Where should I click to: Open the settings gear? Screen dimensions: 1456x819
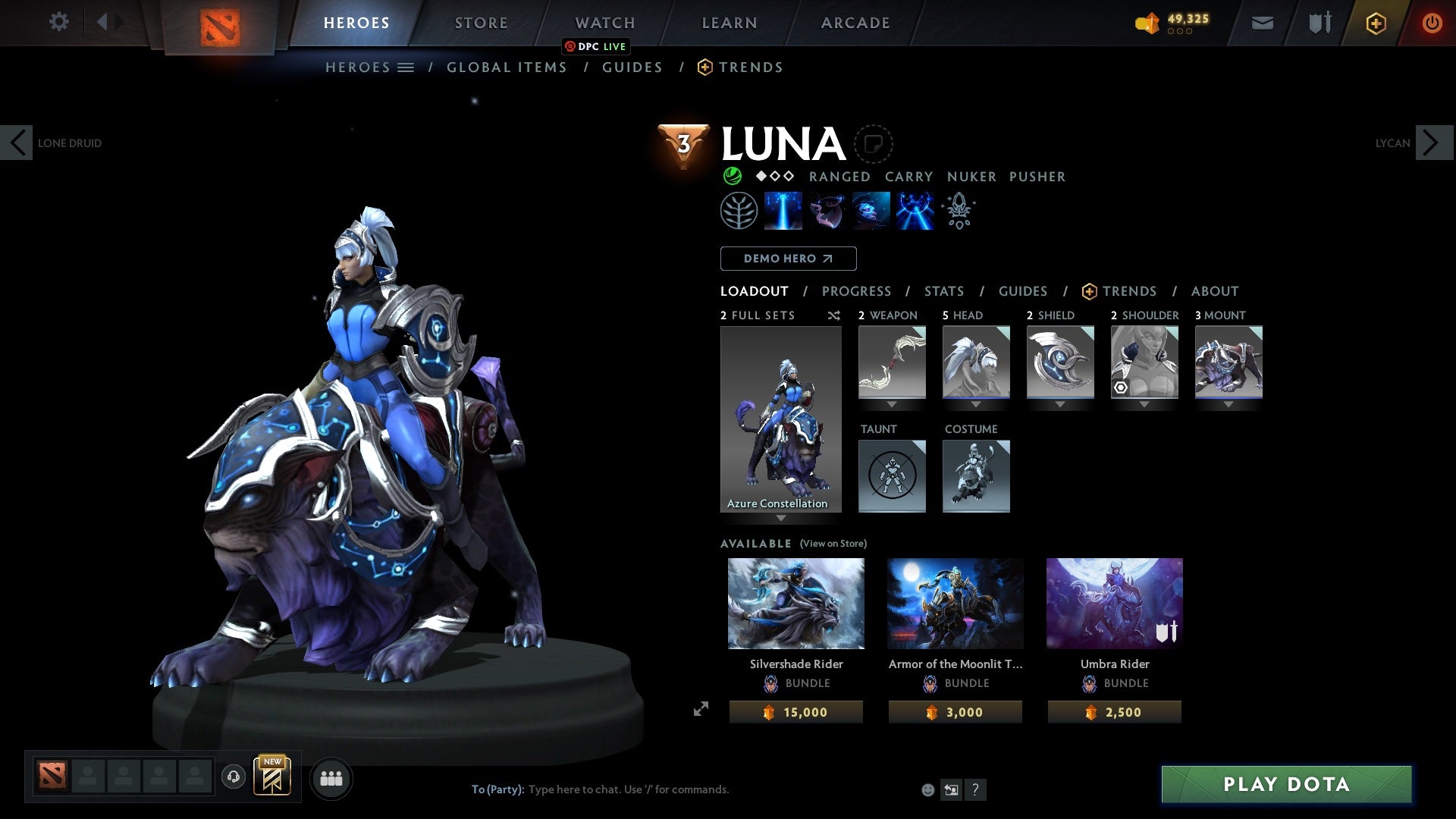[58, 22]
